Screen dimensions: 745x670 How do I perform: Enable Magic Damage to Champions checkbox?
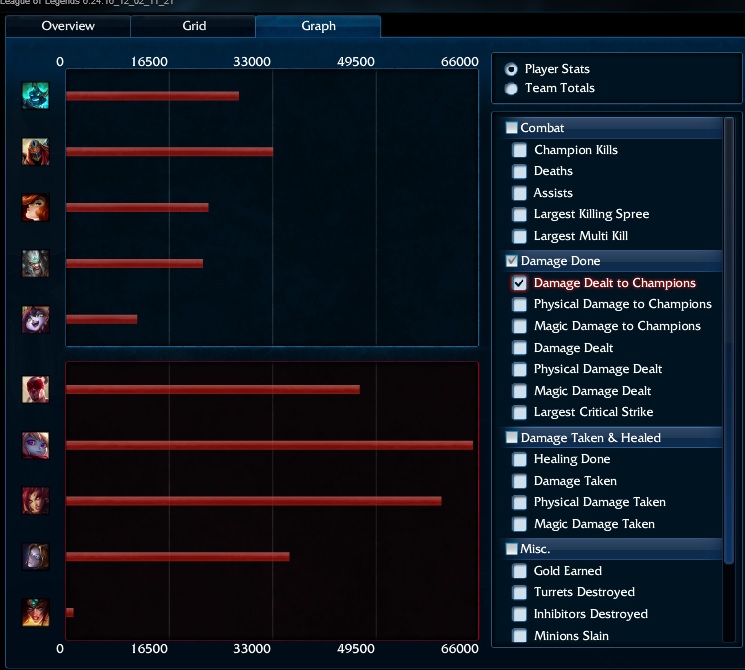pyautogui.click(x=519, y=326)
